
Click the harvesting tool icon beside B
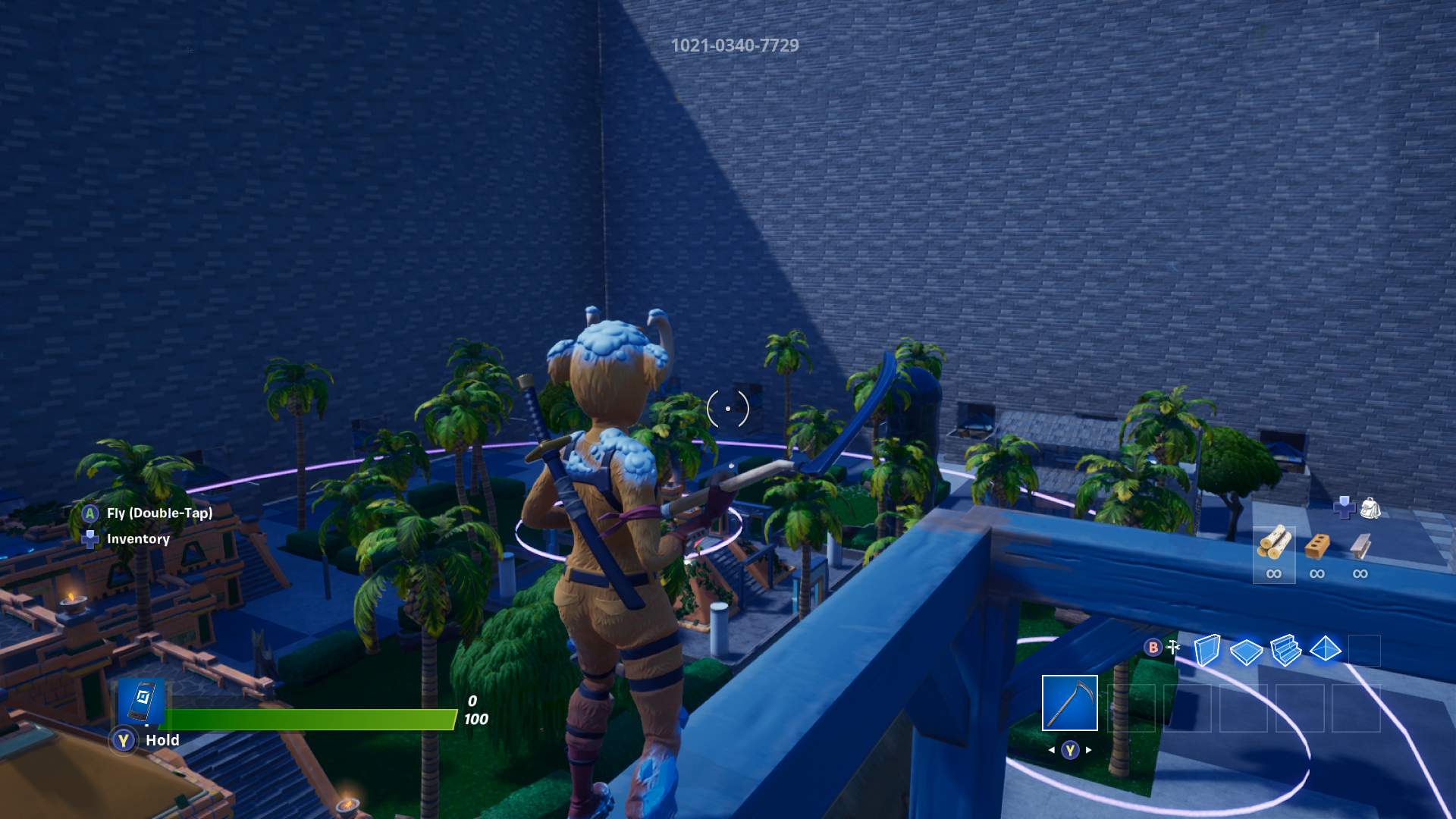pyautogui.click(x=1174, y=646)
